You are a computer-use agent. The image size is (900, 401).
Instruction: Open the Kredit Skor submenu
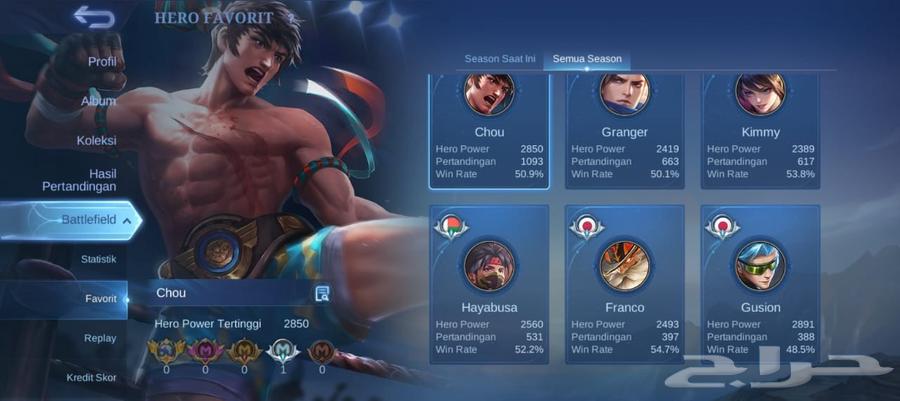(x=92, y=377)
